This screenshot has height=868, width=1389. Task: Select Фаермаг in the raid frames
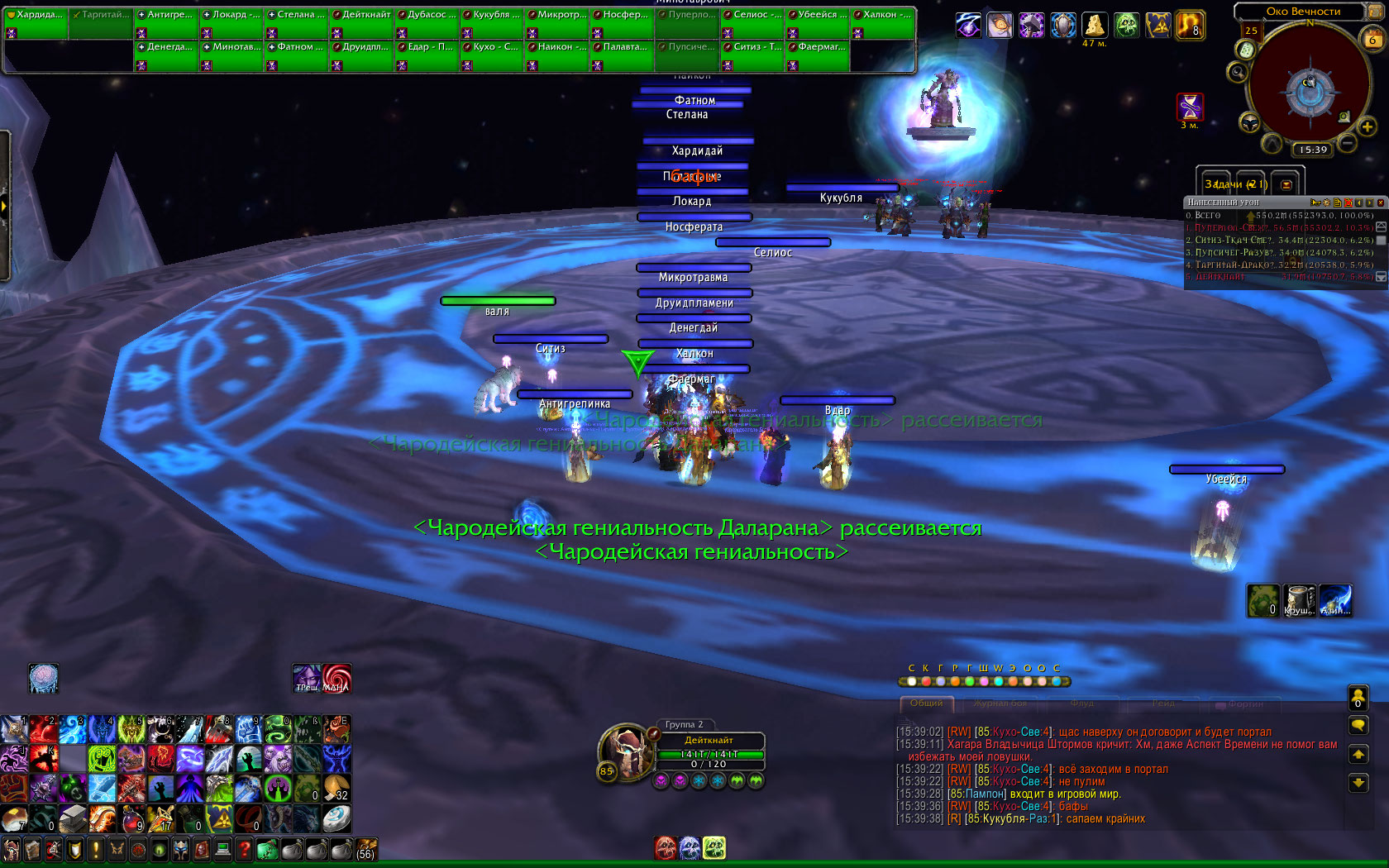(x=818, y=55)
